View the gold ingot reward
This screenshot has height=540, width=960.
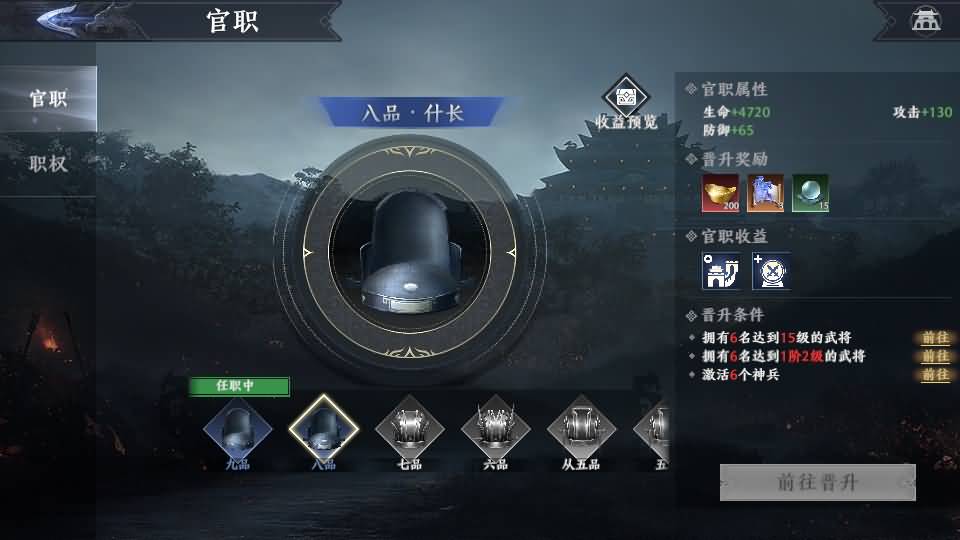point(720,193)
